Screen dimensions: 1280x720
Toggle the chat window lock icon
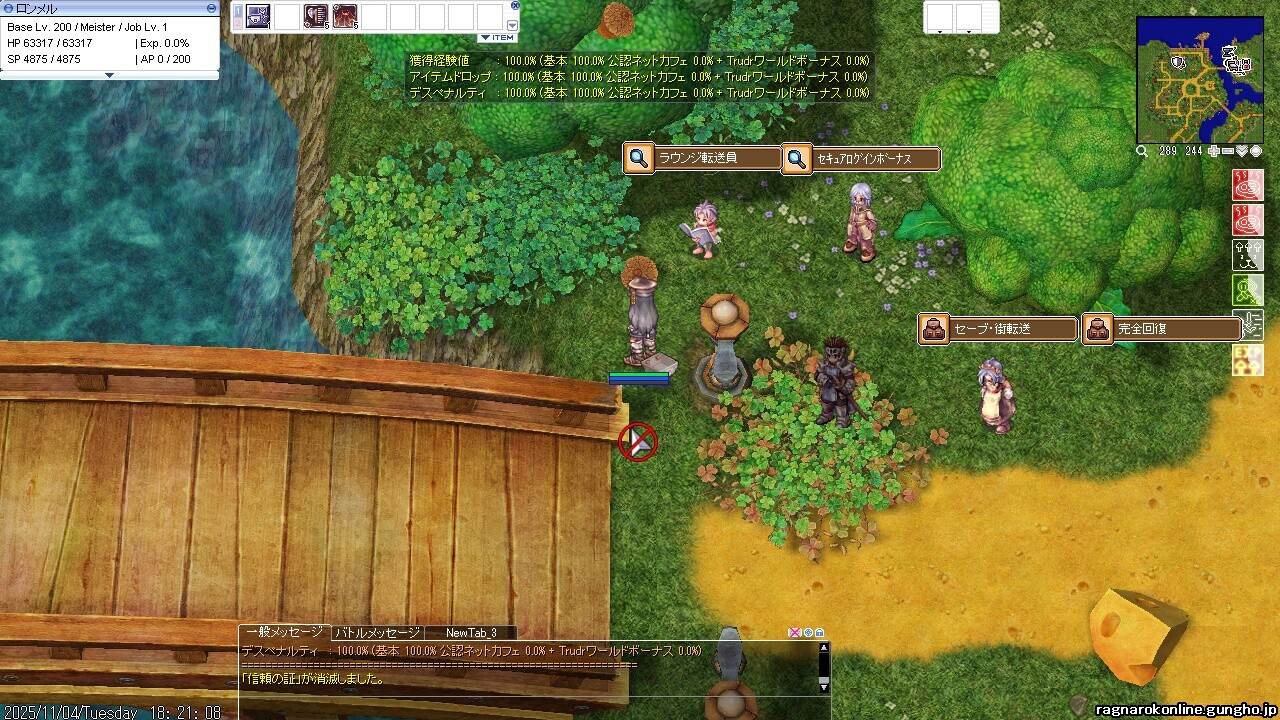(x=820, y=633)
